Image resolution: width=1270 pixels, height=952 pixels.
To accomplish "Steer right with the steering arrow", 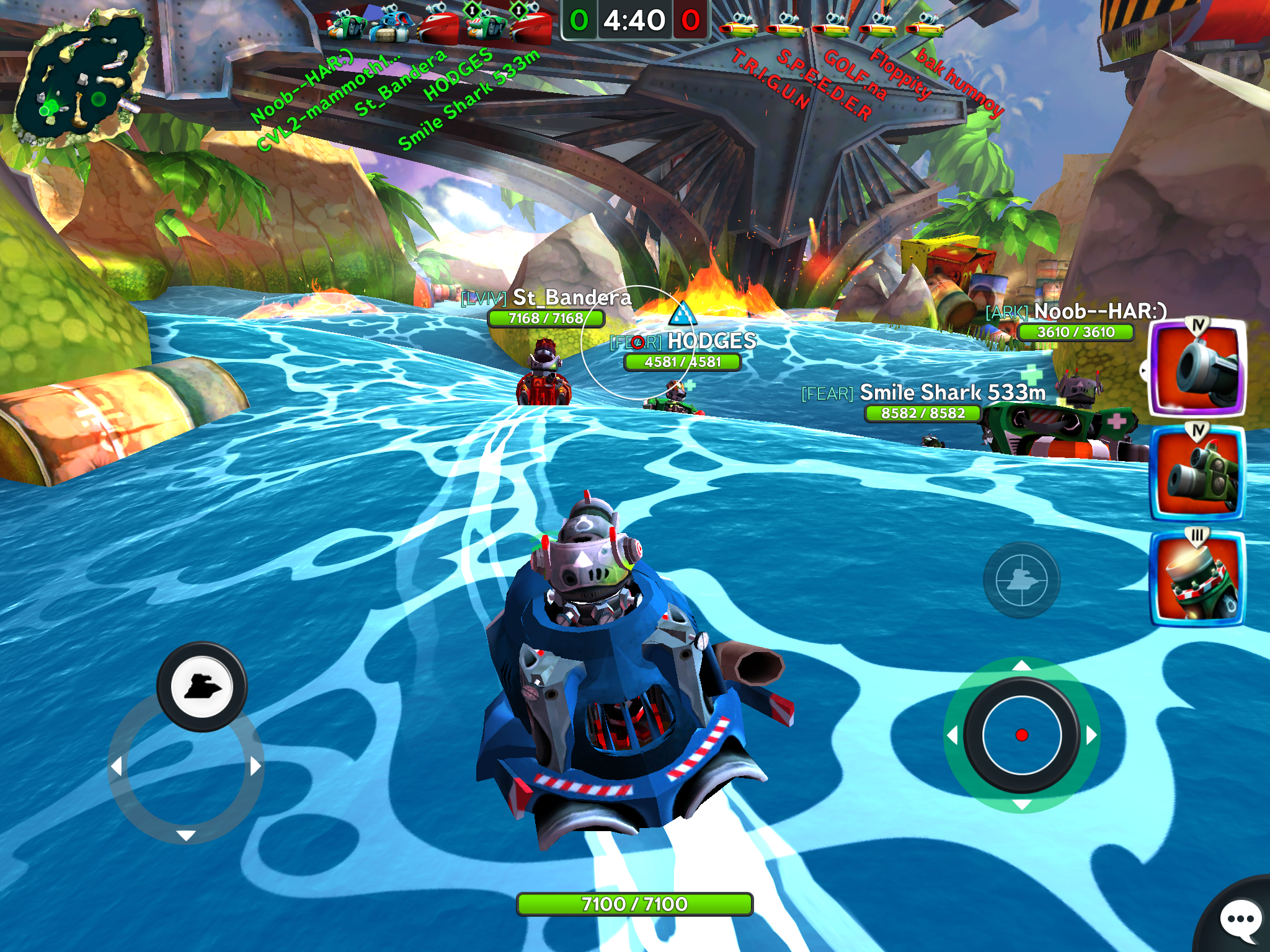I will (x=255, y=767).
